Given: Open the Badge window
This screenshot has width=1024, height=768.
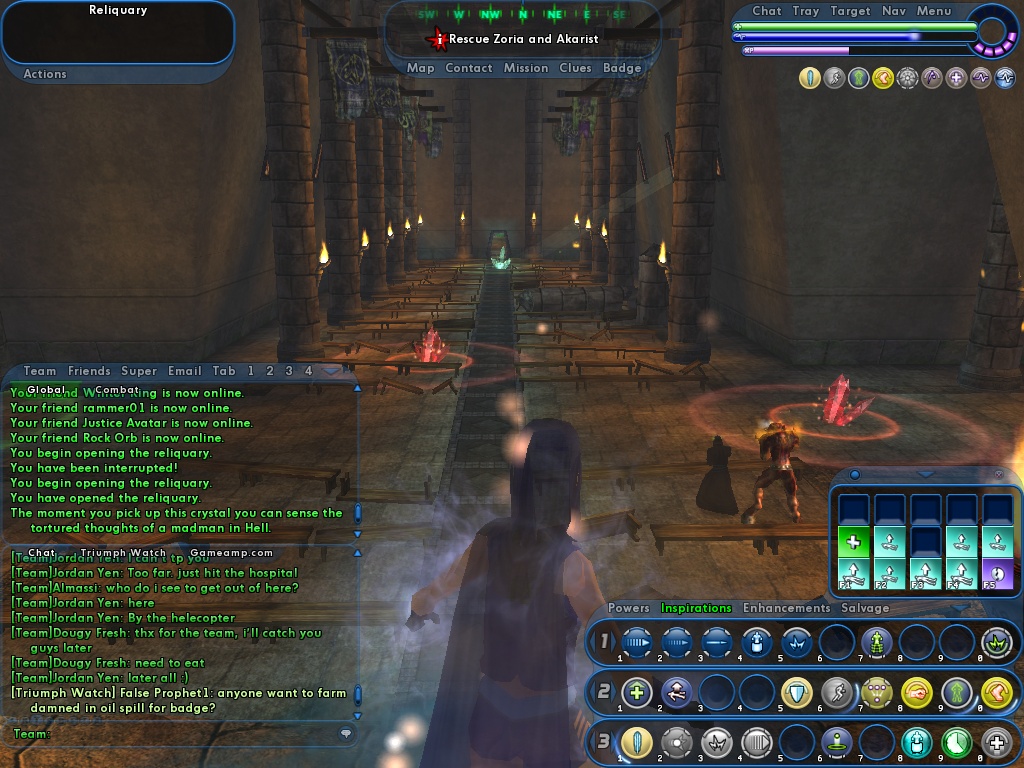Looking at the screenshot, I should tap(622, 68).
